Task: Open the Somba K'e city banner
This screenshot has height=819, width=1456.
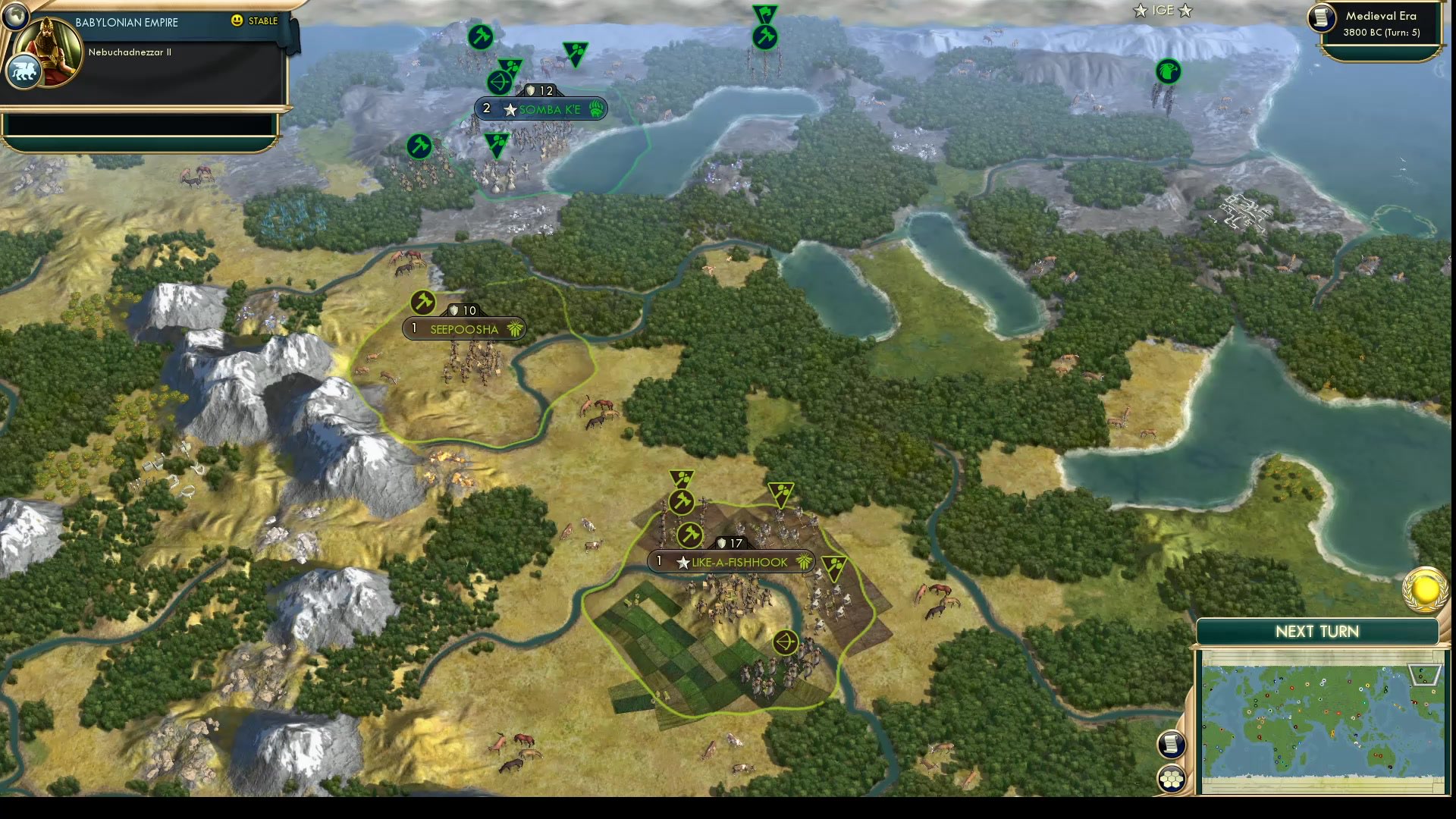Action: pos(546,108)
